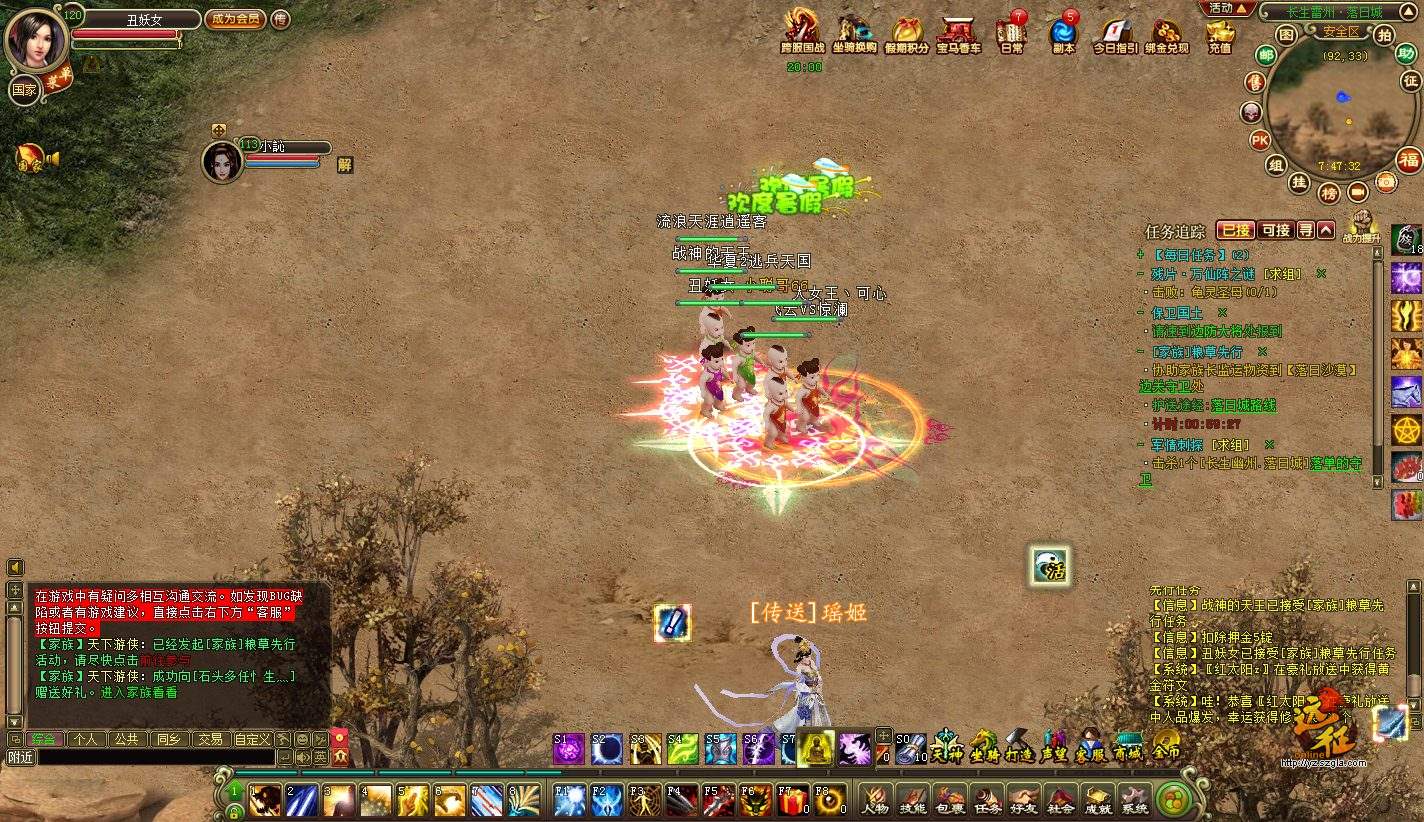Open the 日常 daily activities icon
Image resolution: width=1424 pixels, height=822 pixels.
click(x=1012, y=35)
